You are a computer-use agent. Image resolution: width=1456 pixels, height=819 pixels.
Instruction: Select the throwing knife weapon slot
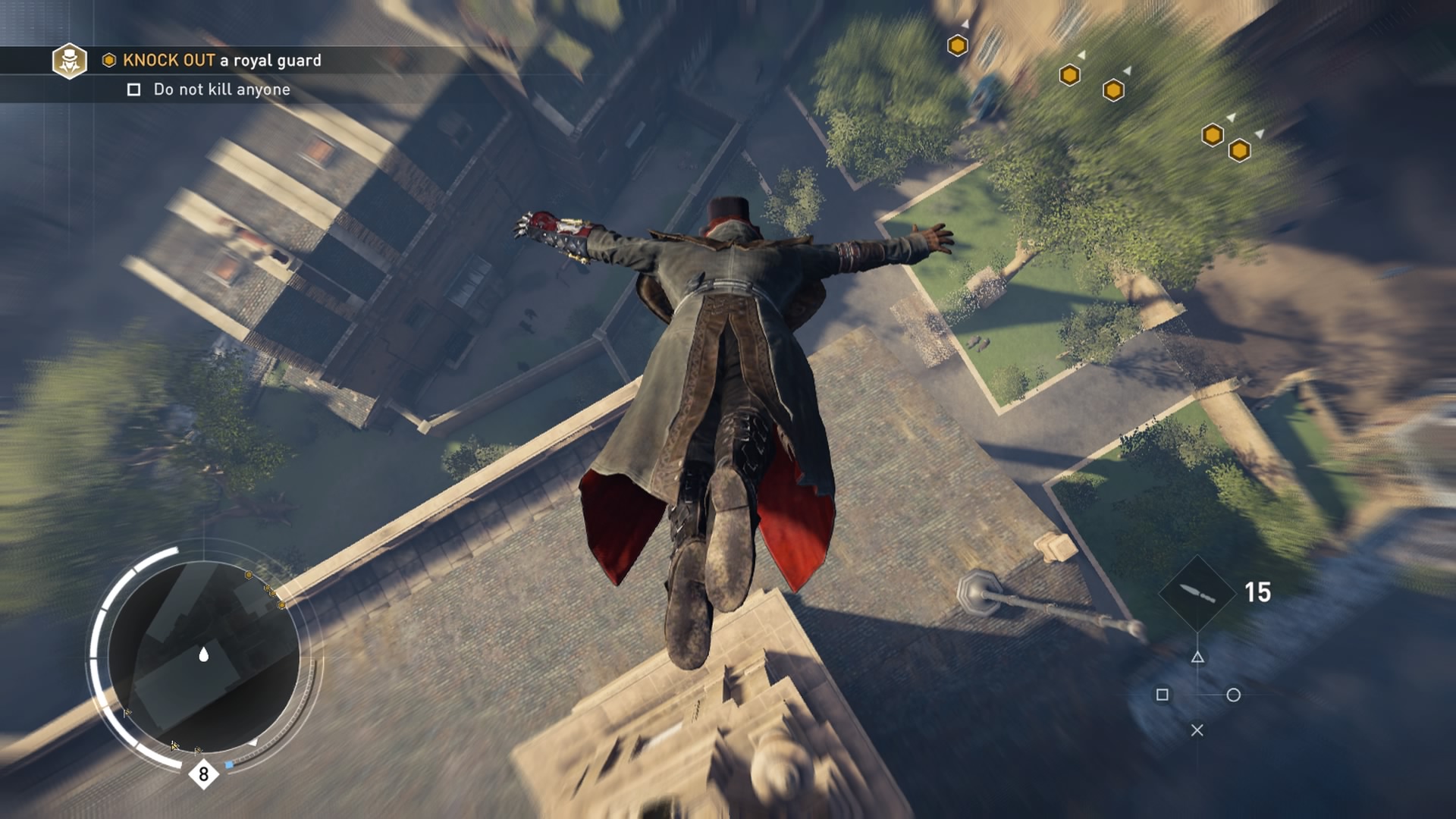1197,593
